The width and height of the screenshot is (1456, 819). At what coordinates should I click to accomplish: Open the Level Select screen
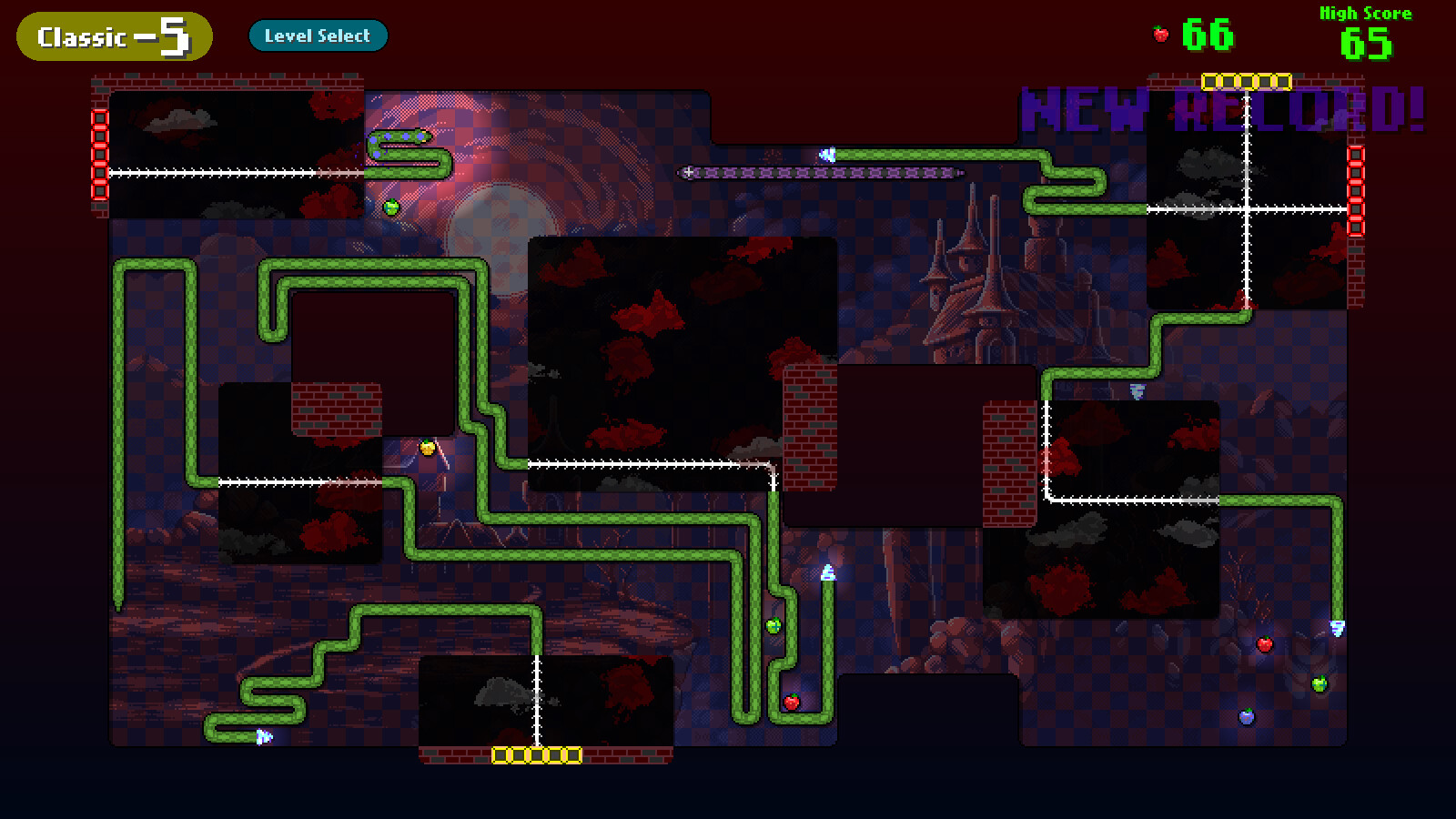pyautogui.click(x=318, y=35)
